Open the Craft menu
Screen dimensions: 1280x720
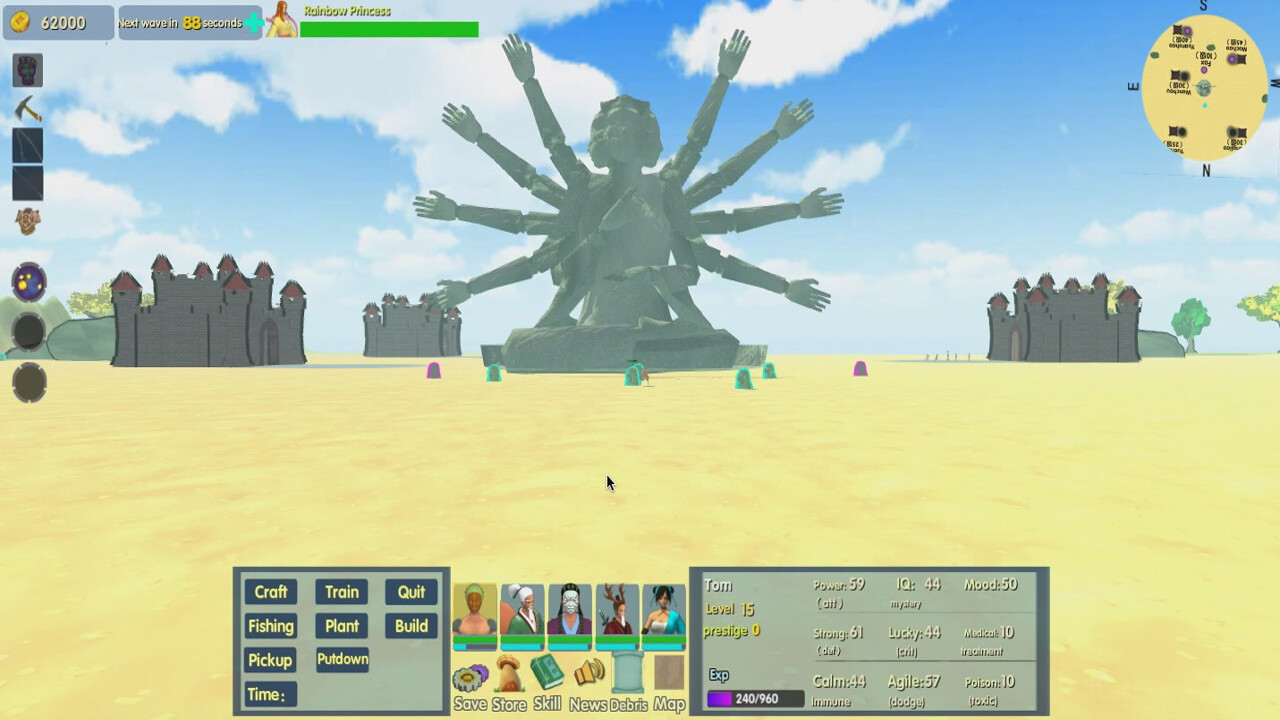(270, 591)
